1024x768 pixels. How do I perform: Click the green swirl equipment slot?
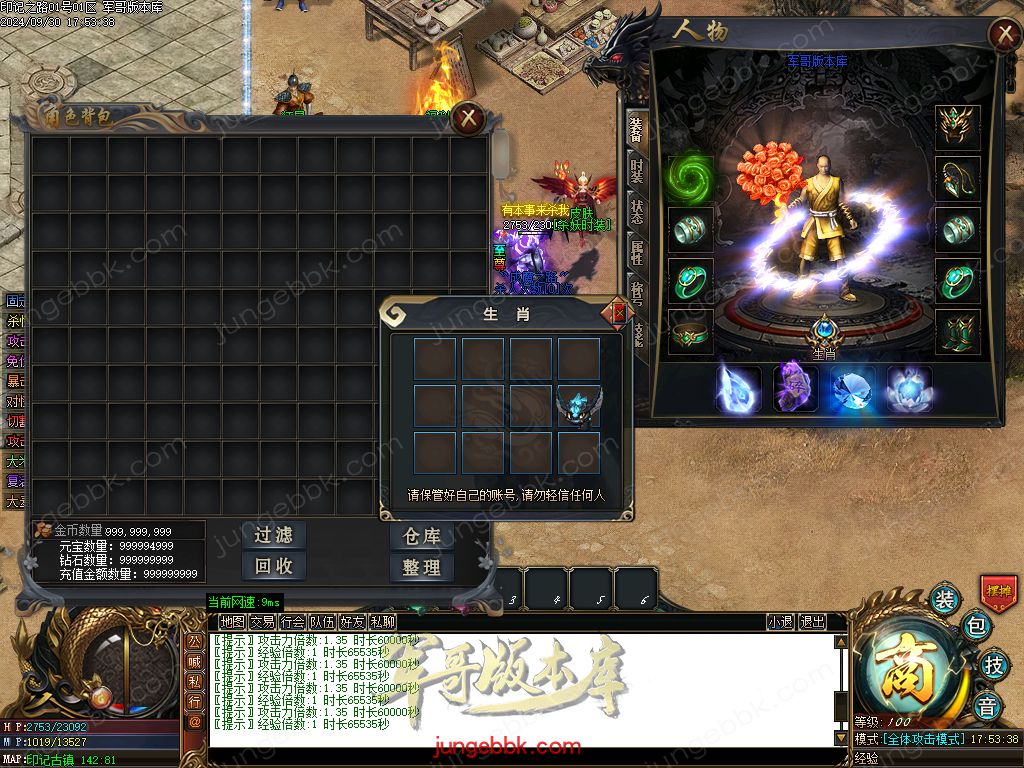coord(690,177)
